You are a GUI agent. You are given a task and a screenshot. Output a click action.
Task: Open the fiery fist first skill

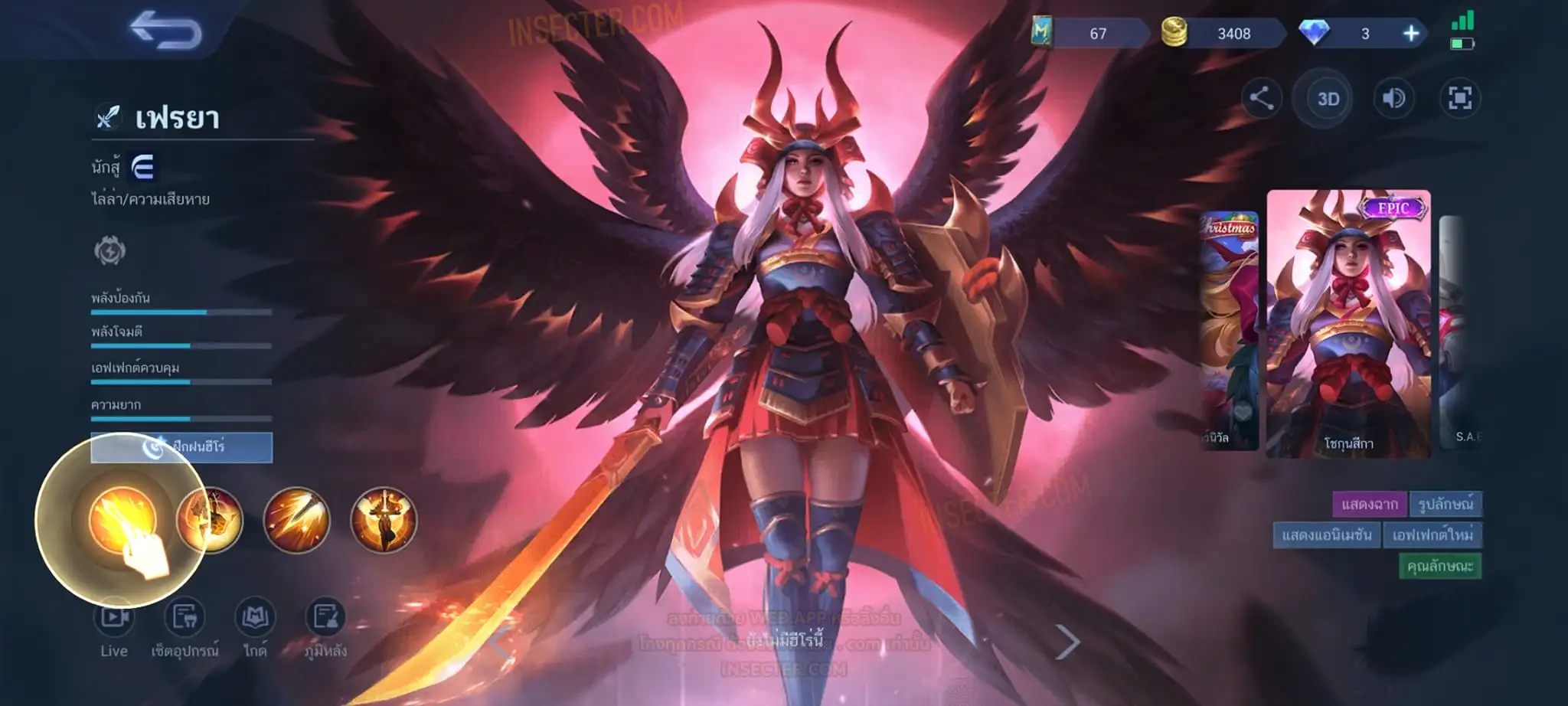point(122,520)
